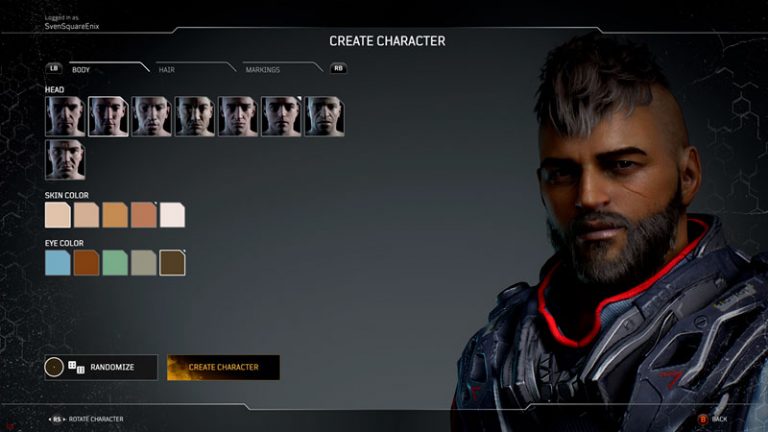The height and width of the screenshot is (432, 768).
Task: Pick the last head preset in the top row
Action: 324,116
